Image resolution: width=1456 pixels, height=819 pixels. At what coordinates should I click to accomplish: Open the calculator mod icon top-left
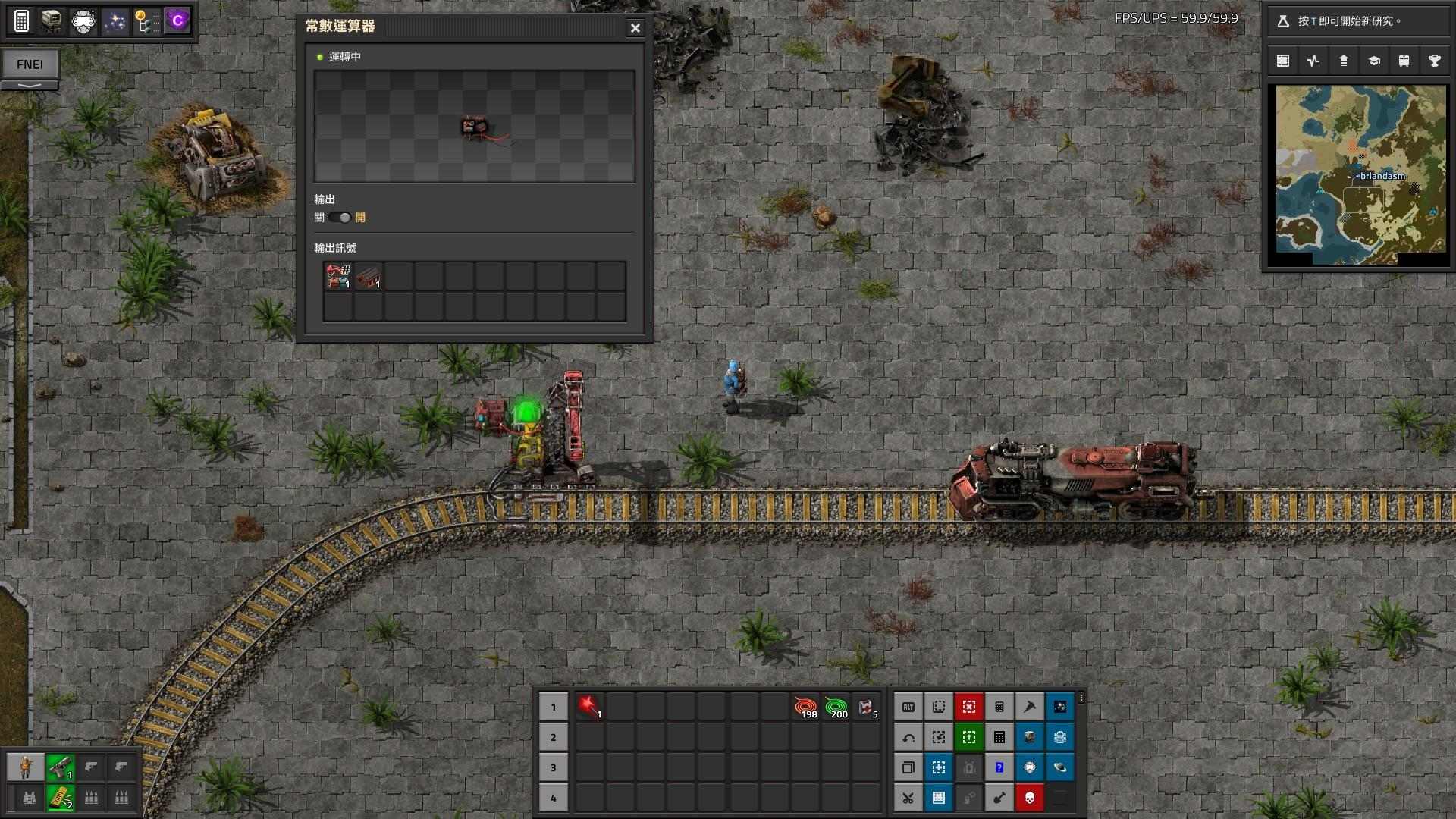tap(22, 20)
